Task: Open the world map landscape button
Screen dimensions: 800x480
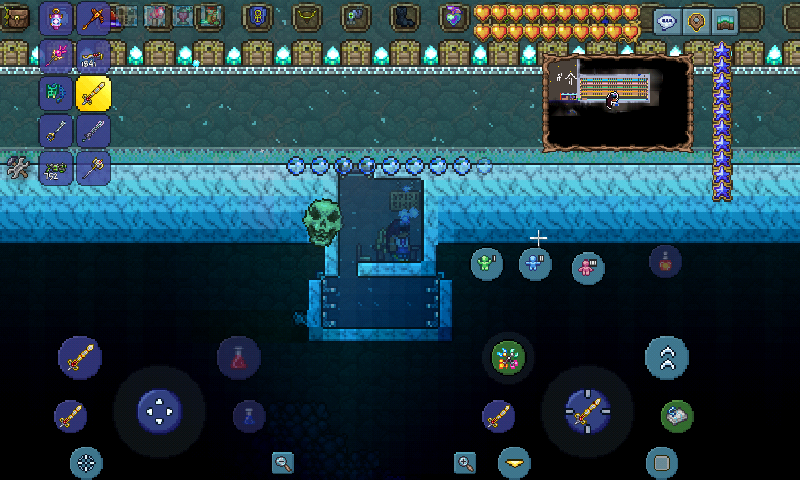Action: coord(725,22)
